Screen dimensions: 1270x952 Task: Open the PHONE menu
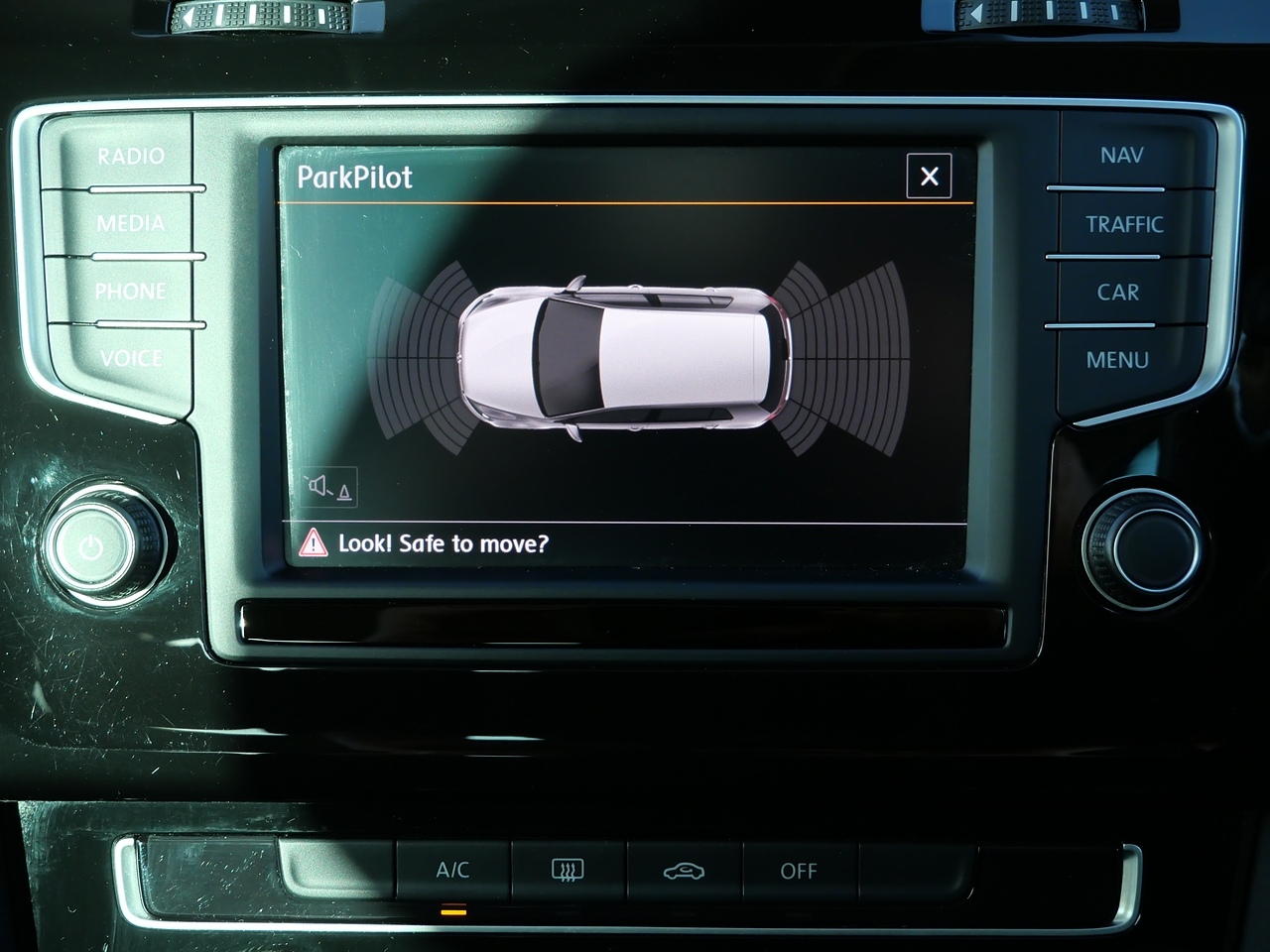coord(130,292)
